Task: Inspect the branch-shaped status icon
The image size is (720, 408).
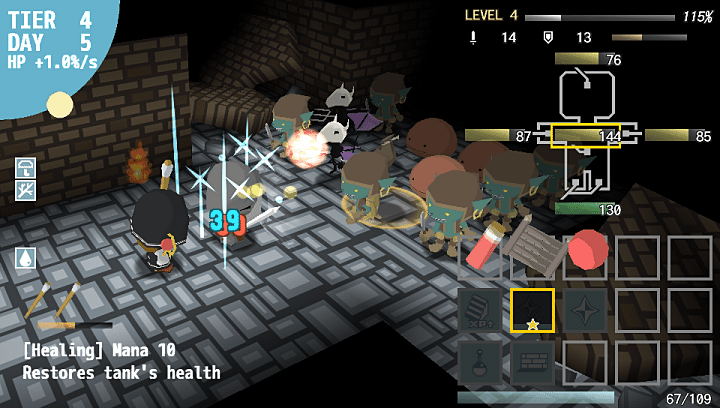Action: 26,189
